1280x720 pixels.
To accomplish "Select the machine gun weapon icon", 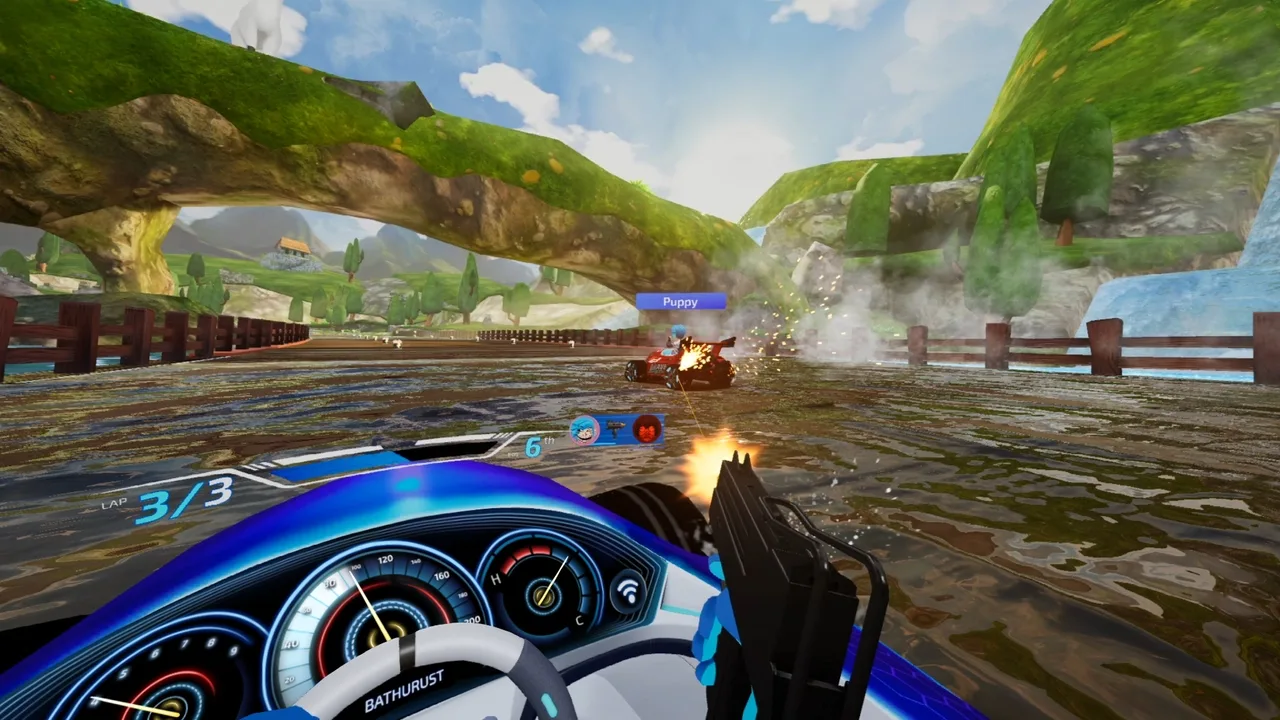I will coord(614,425).
